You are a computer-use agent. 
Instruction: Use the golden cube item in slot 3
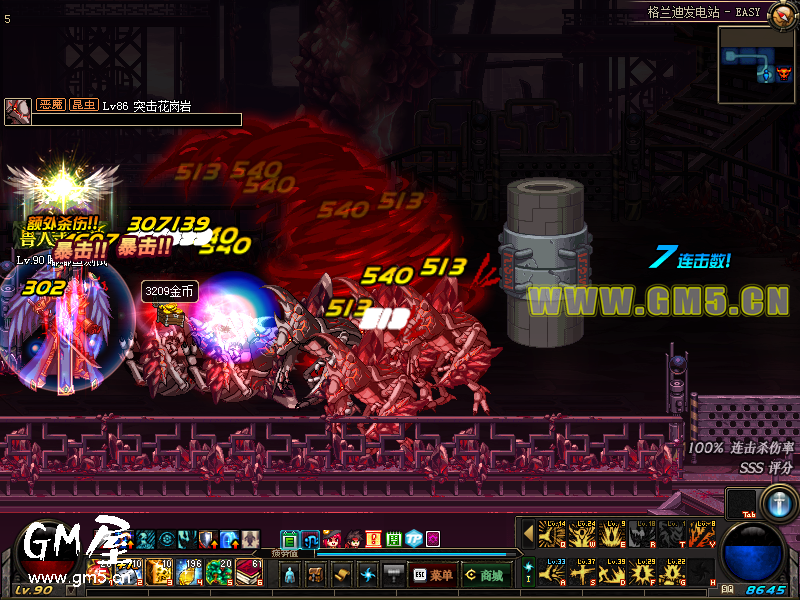159,573
